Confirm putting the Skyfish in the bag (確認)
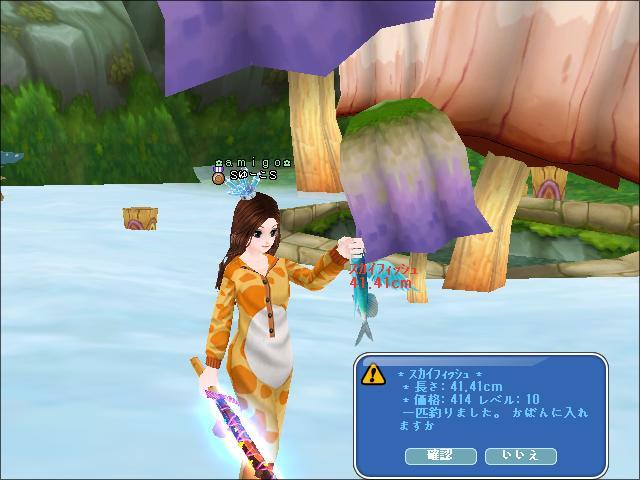 (440, 455)
